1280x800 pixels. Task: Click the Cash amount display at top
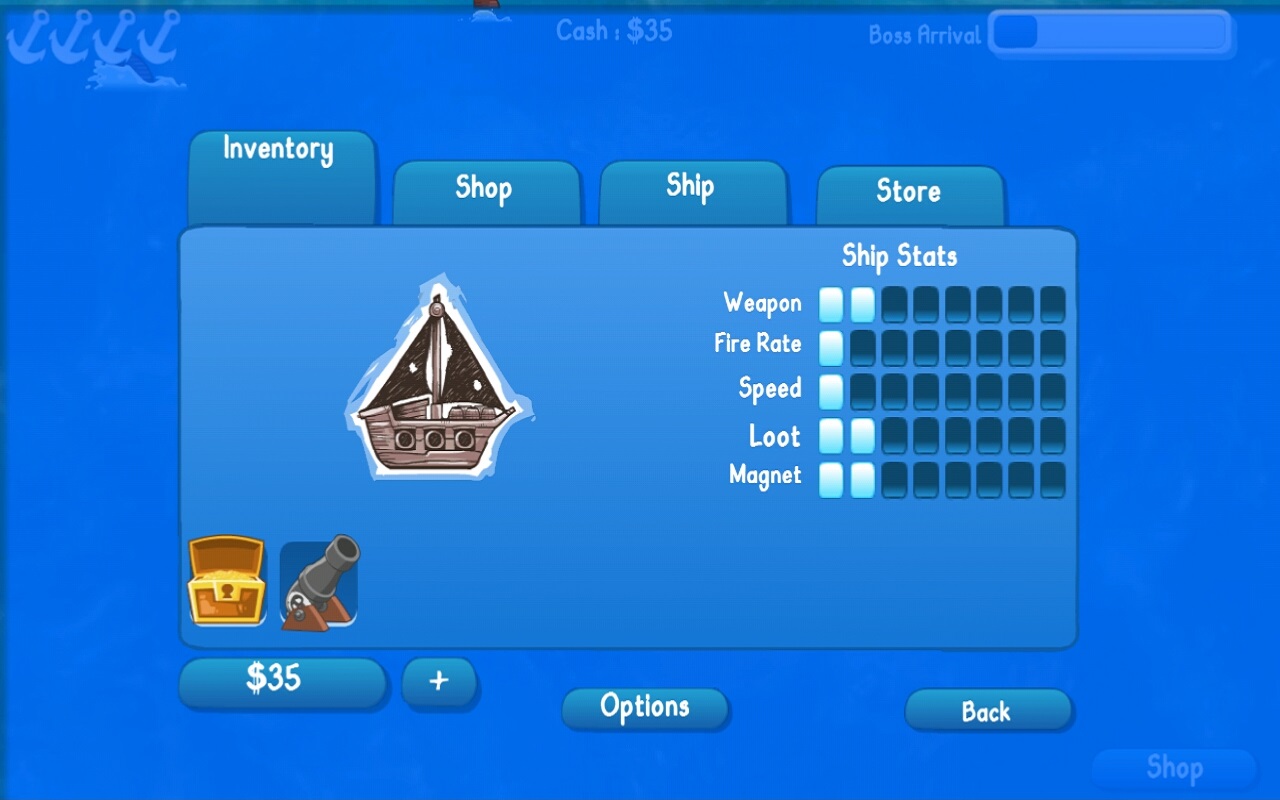point(616,31)
